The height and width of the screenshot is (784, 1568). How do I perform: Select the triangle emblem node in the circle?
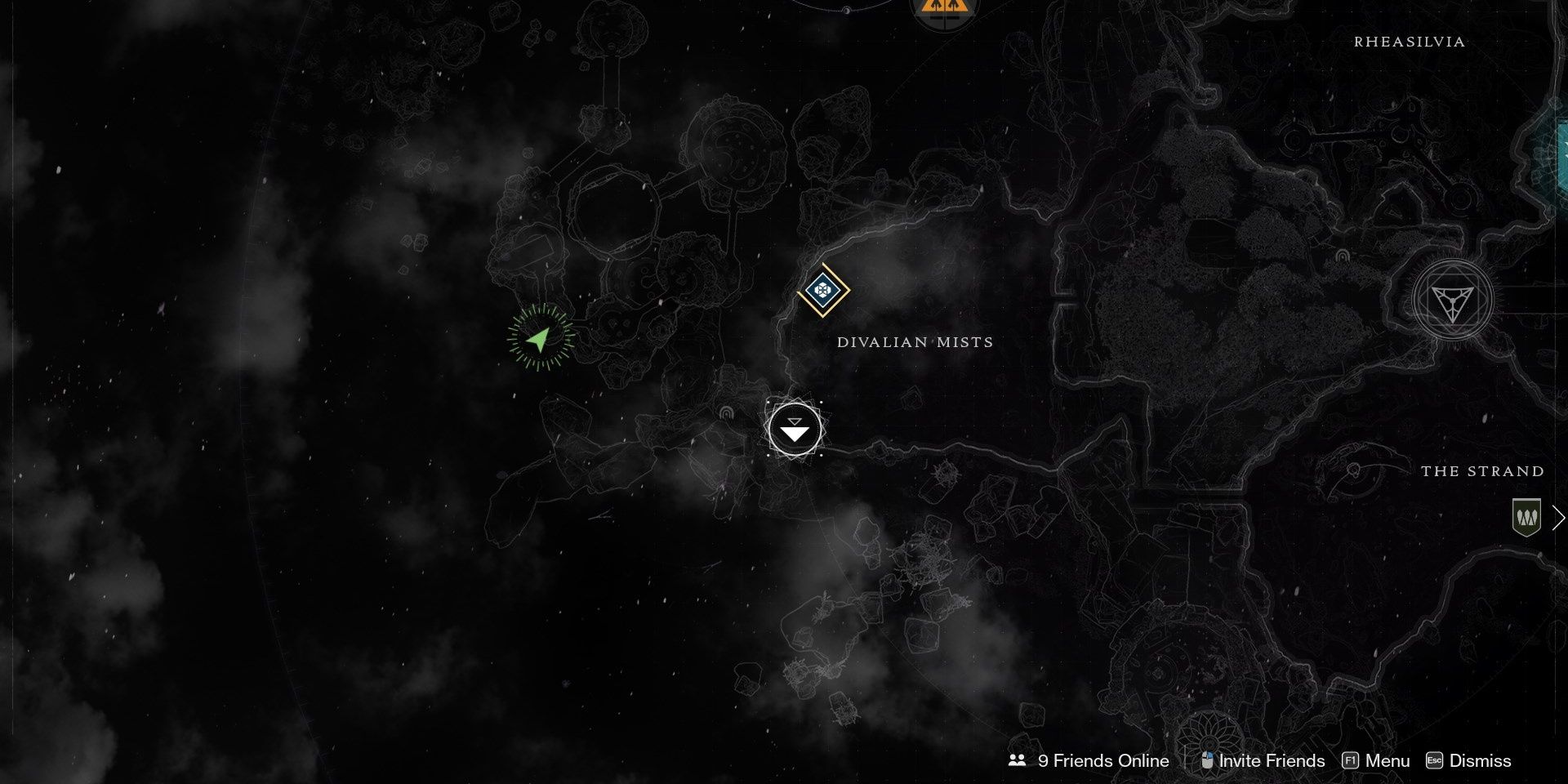click(1452, 301)
